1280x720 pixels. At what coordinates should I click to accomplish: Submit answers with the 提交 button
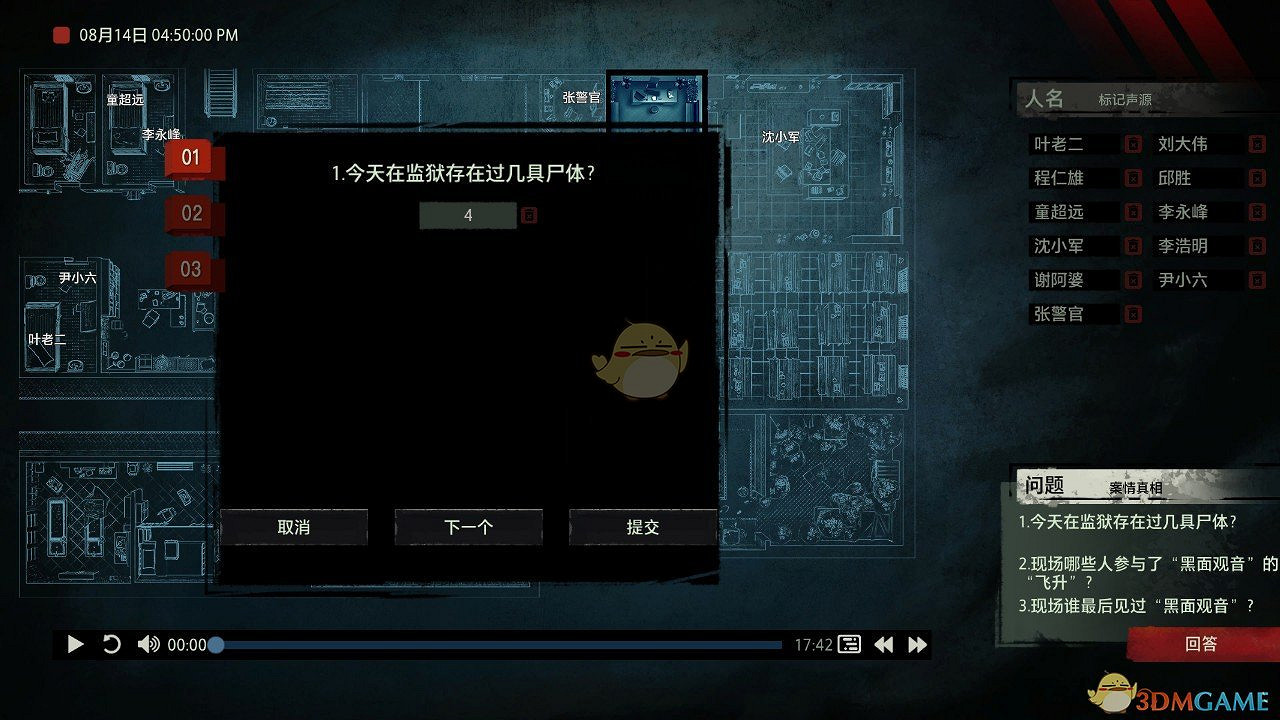click(642, 527)
